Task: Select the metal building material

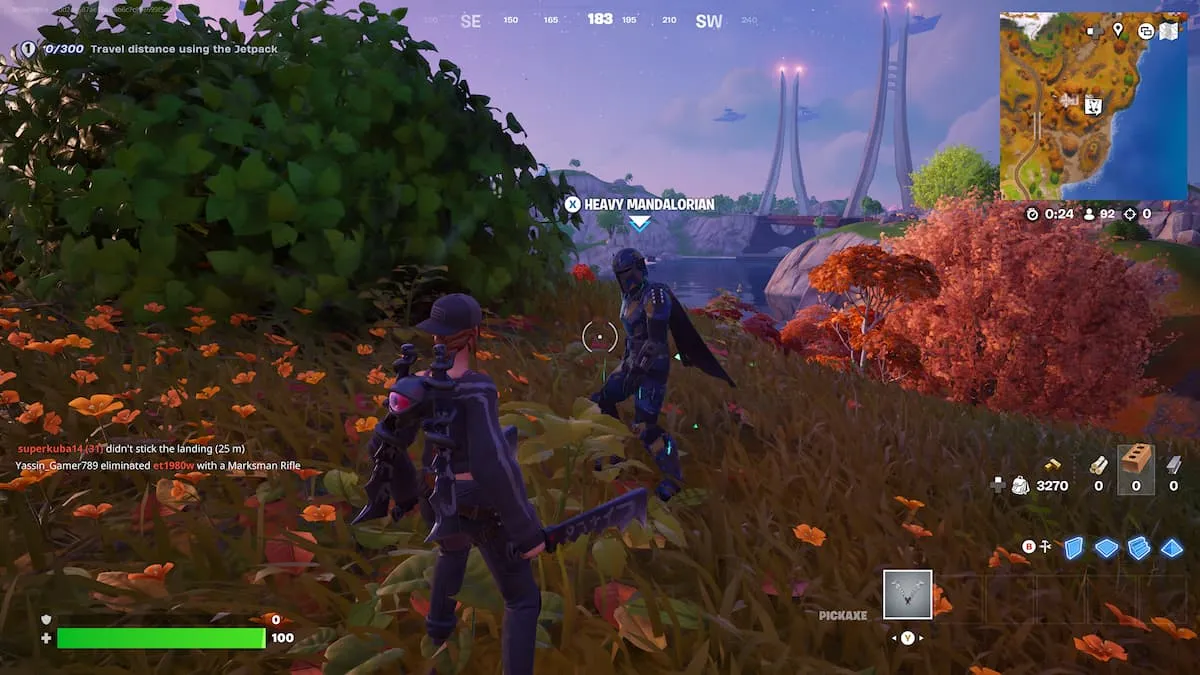Action: [1173, 464]
